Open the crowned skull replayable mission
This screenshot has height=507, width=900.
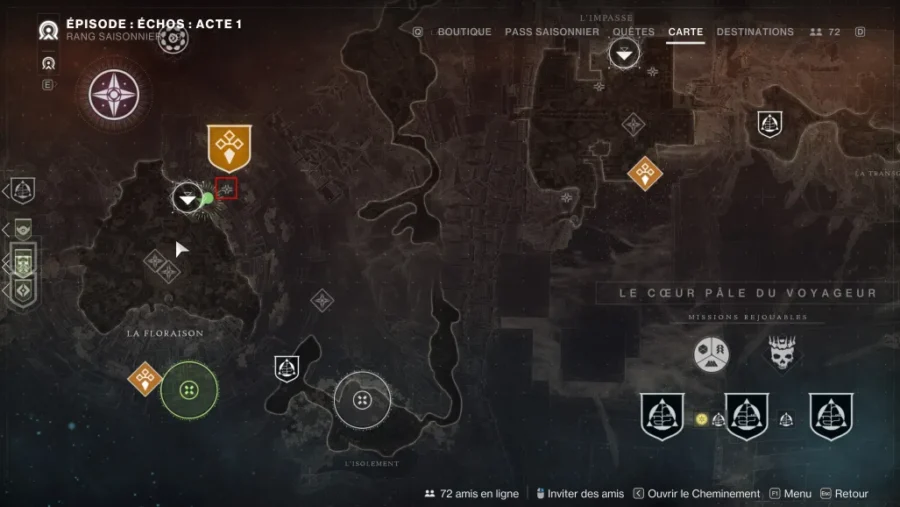click(781, 353)
